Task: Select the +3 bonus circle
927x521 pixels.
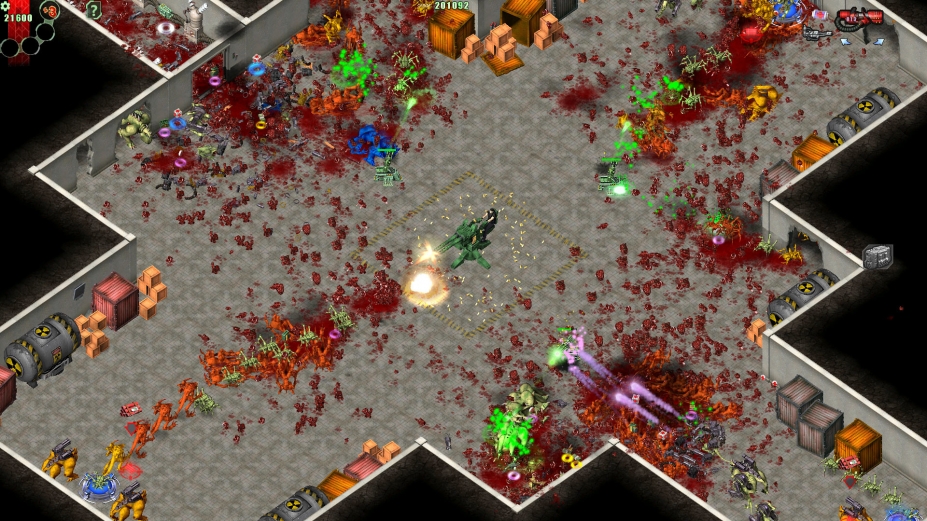Action: (x=50, y=10)
